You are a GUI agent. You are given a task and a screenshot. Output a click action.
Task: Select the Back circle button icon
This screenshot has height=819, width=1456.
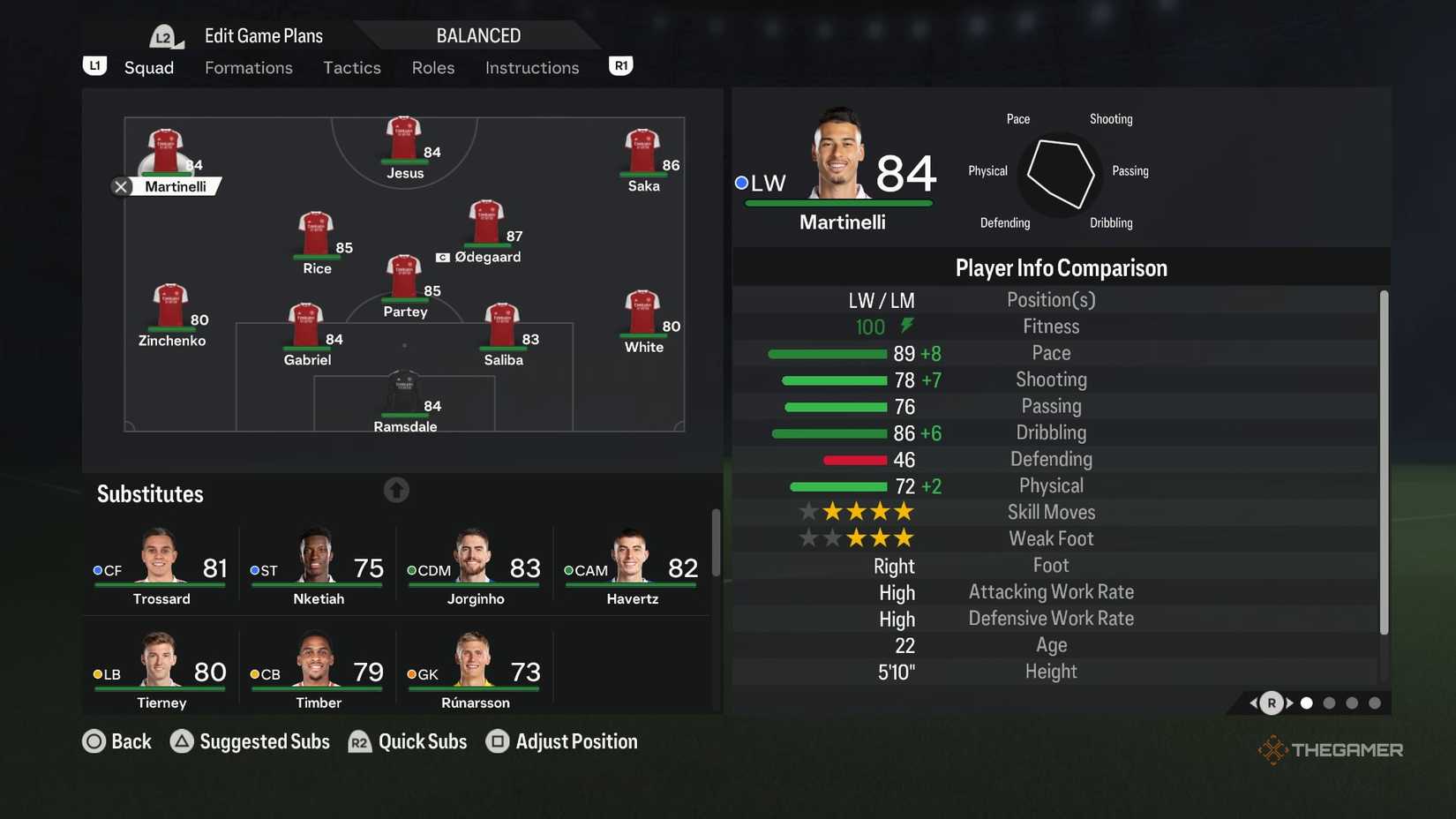[x=95, y=741]
